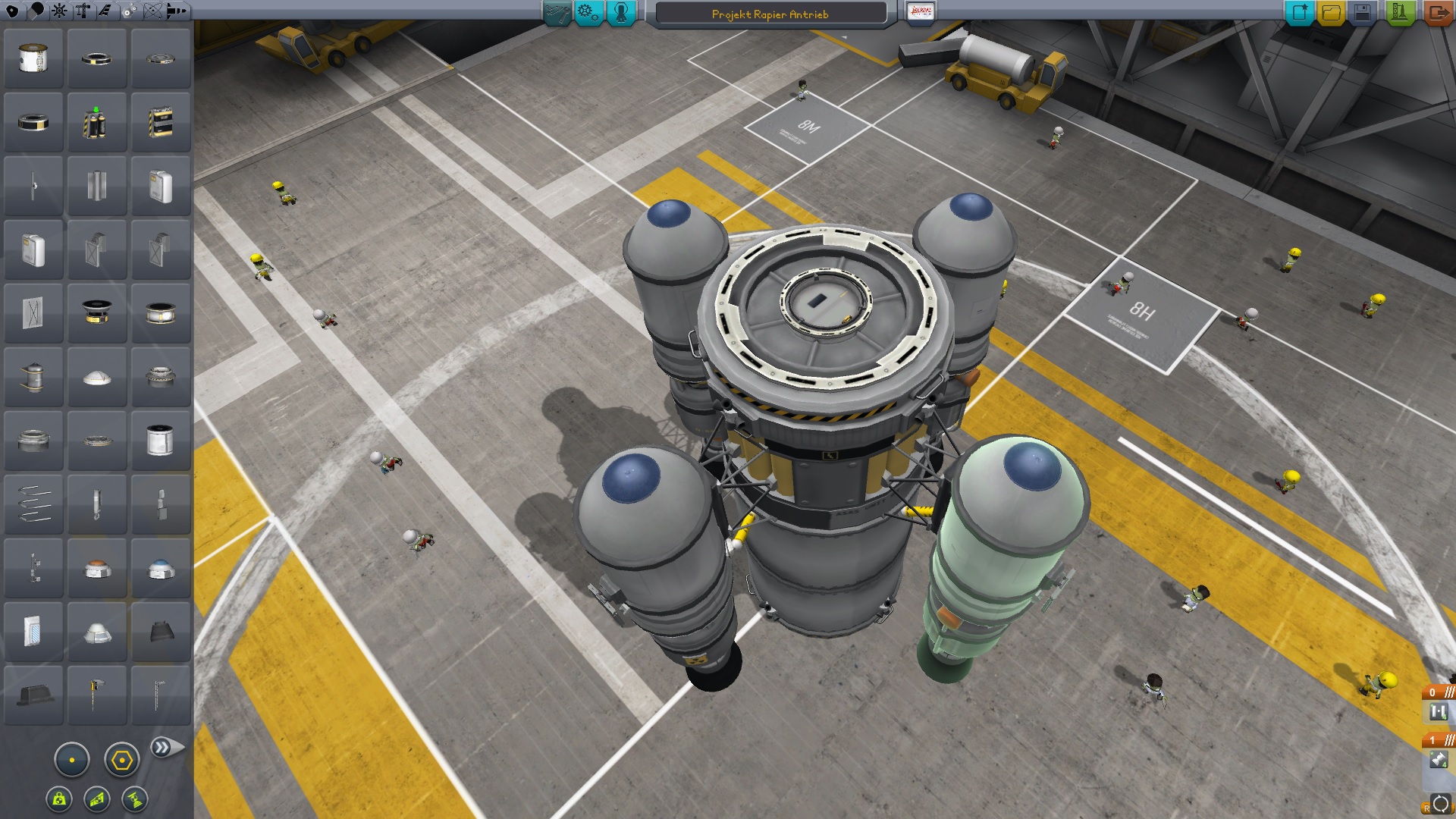This screenshot has height=819, width=1456.
Task: Show the center of mass weight marker
Action: click(x=59, y=799)
